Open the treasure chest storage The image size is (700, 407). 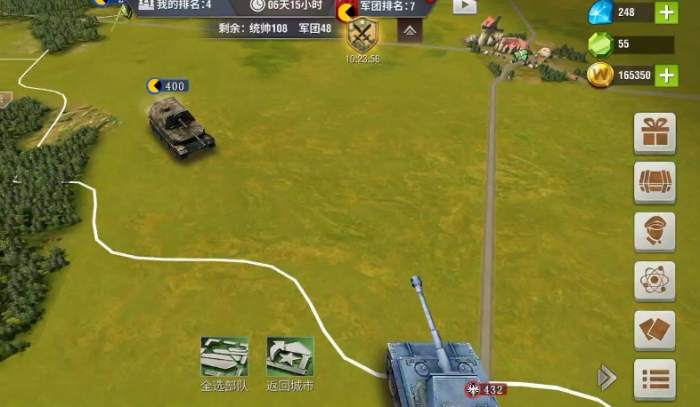pos(655,182)
